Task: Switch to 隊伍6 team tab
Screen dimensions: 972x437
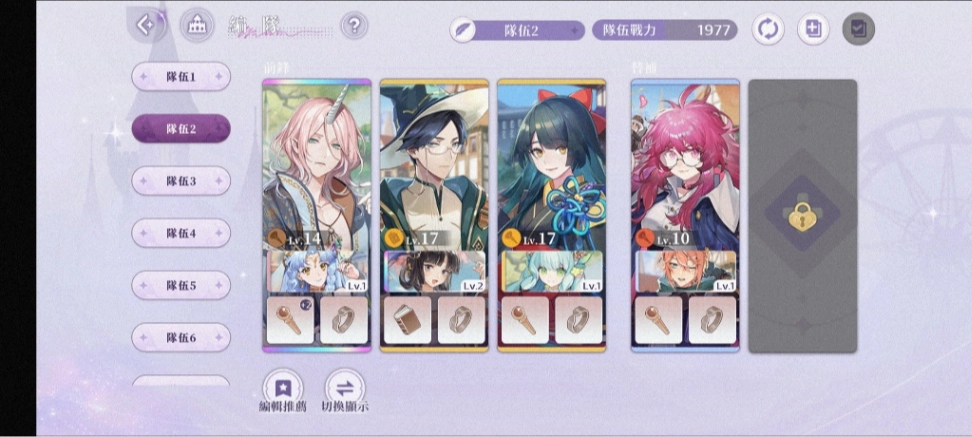Action: [x=181, y=337]
